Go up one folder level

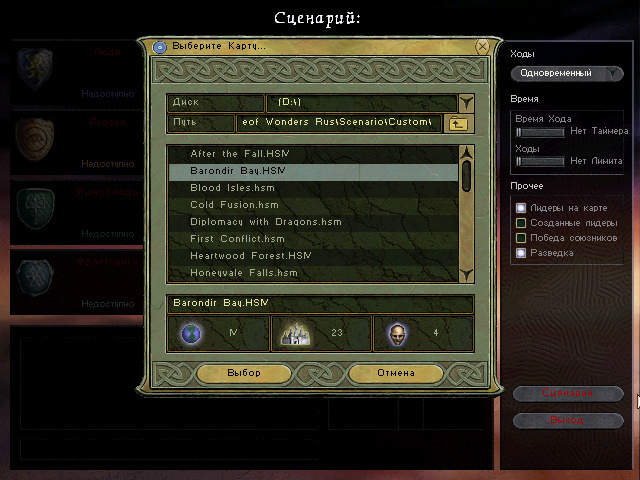click(x=459, y=123)
